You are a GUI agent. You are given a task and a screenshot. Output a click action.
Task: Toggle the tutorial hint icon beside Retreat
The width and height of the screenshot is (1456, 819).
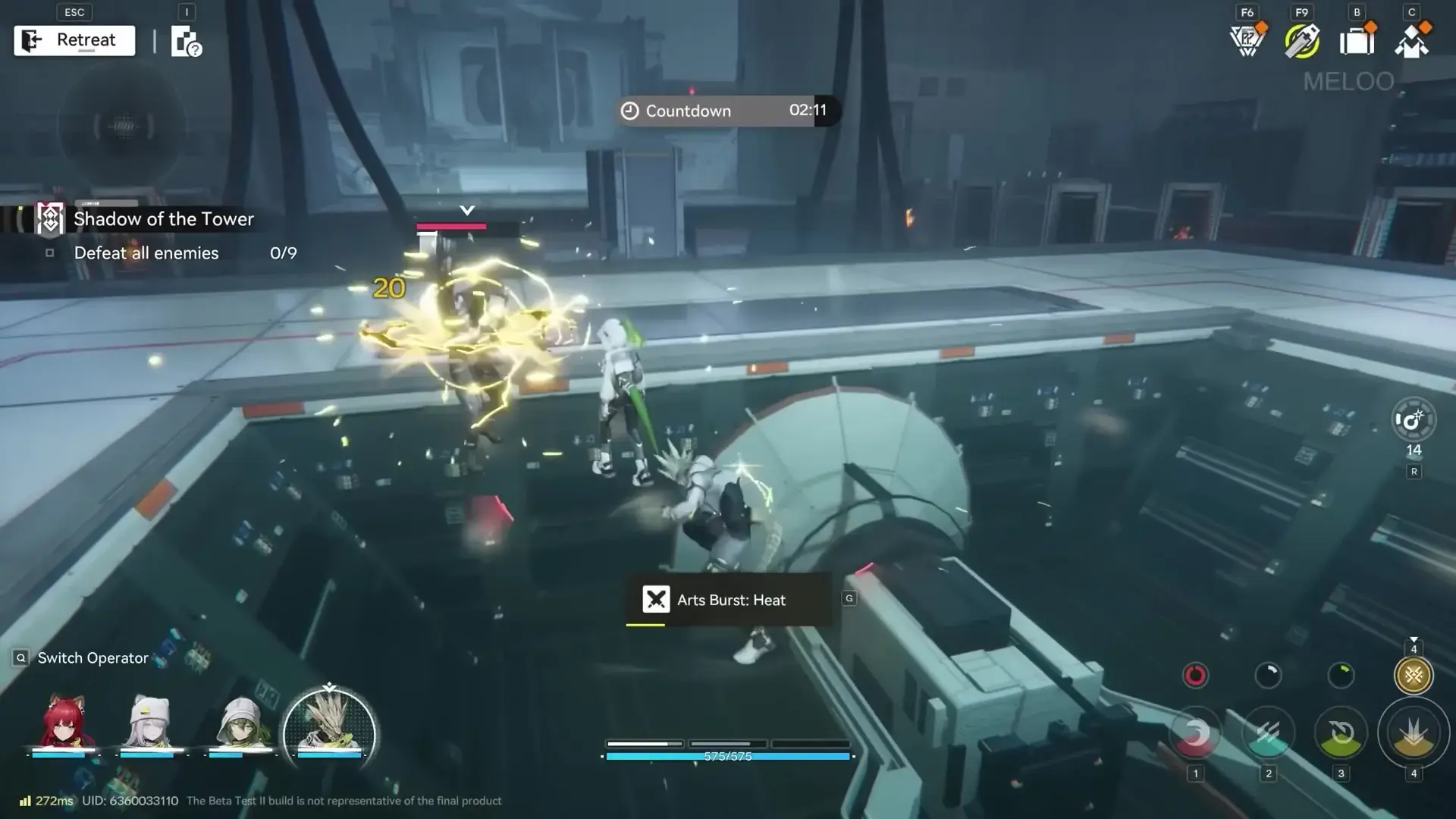[184, 39]
